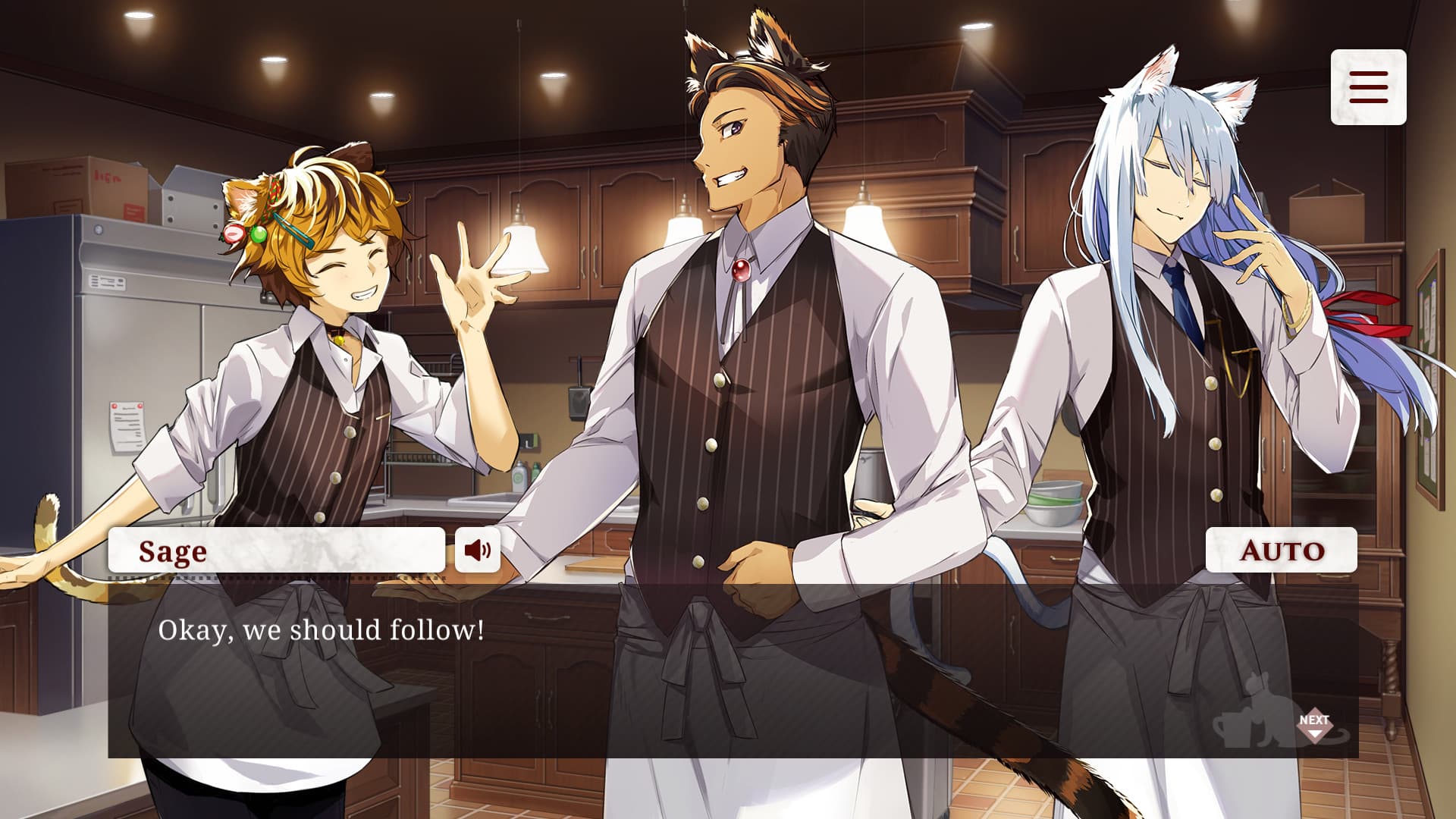Image resolution: width=1456 pixels, height=819 pixels.
Task: Expand the game menu from the corner
Action: pyautogui.click(x=1367, y=87)
